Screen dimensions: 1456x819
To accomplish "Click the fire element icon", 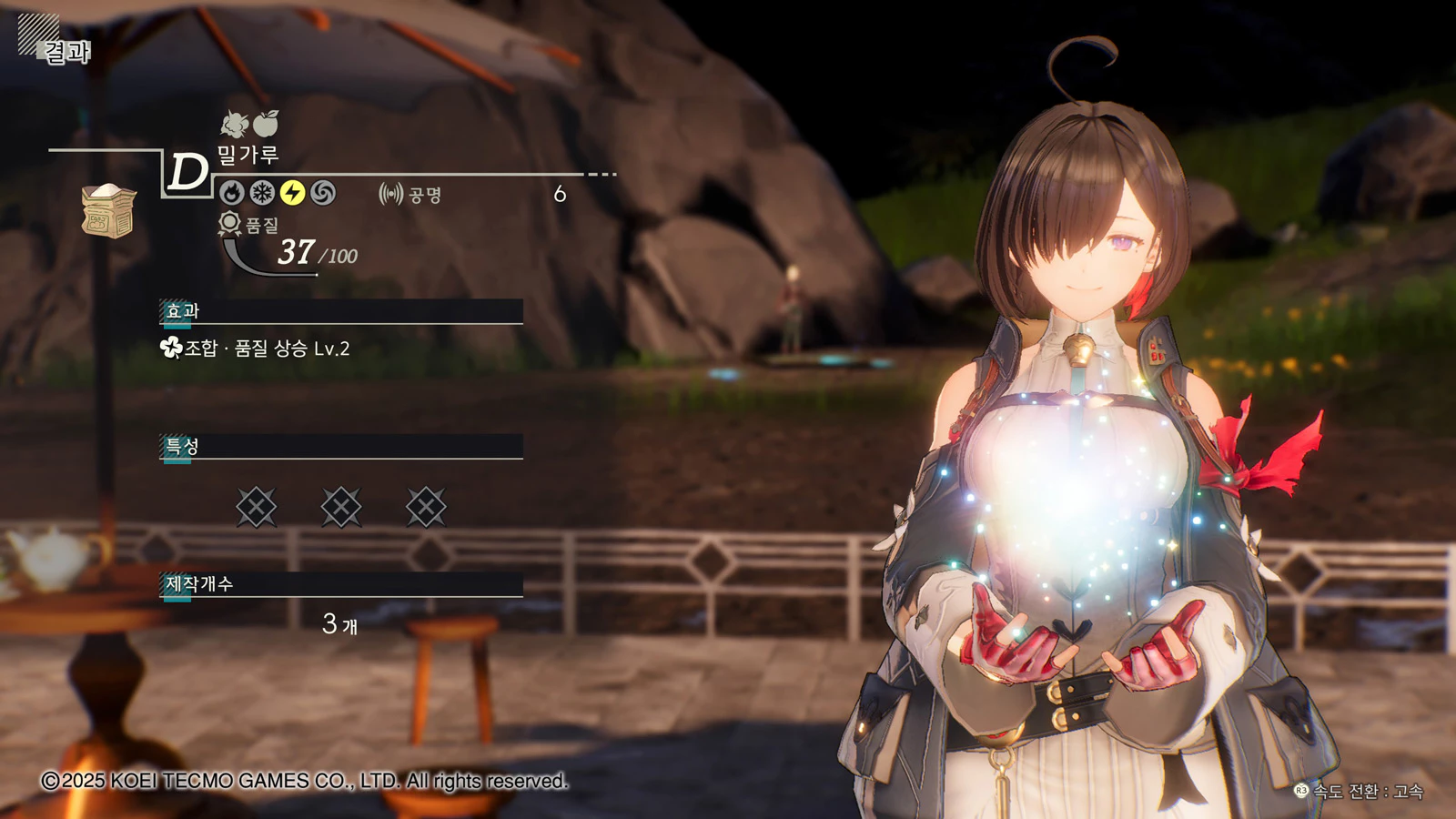I will (x=231, y=193).
